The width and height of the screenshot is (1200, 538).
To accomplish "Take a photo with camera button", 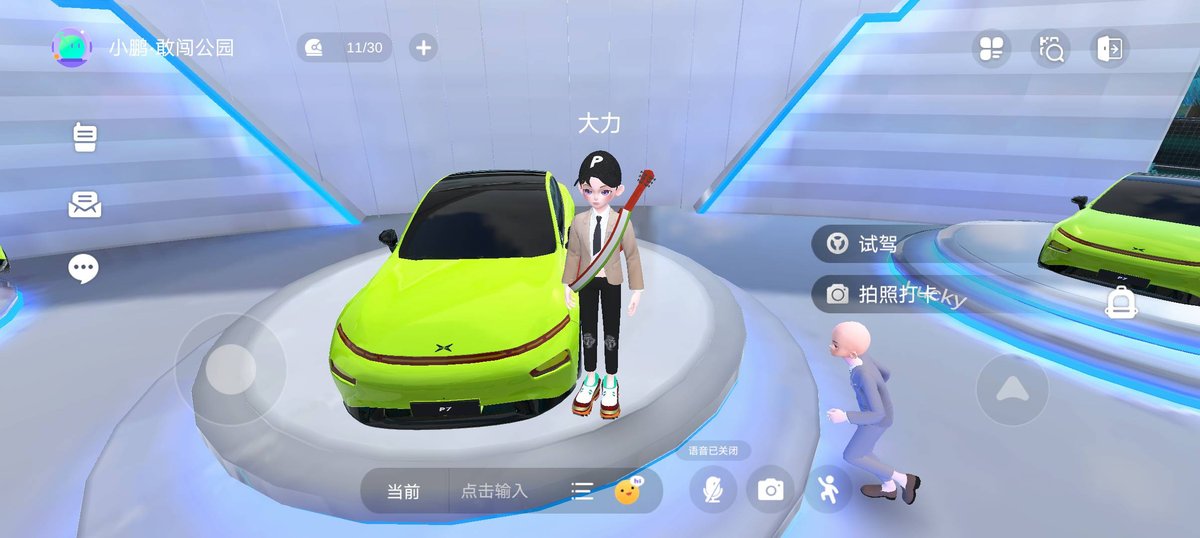I will [770, 489].
